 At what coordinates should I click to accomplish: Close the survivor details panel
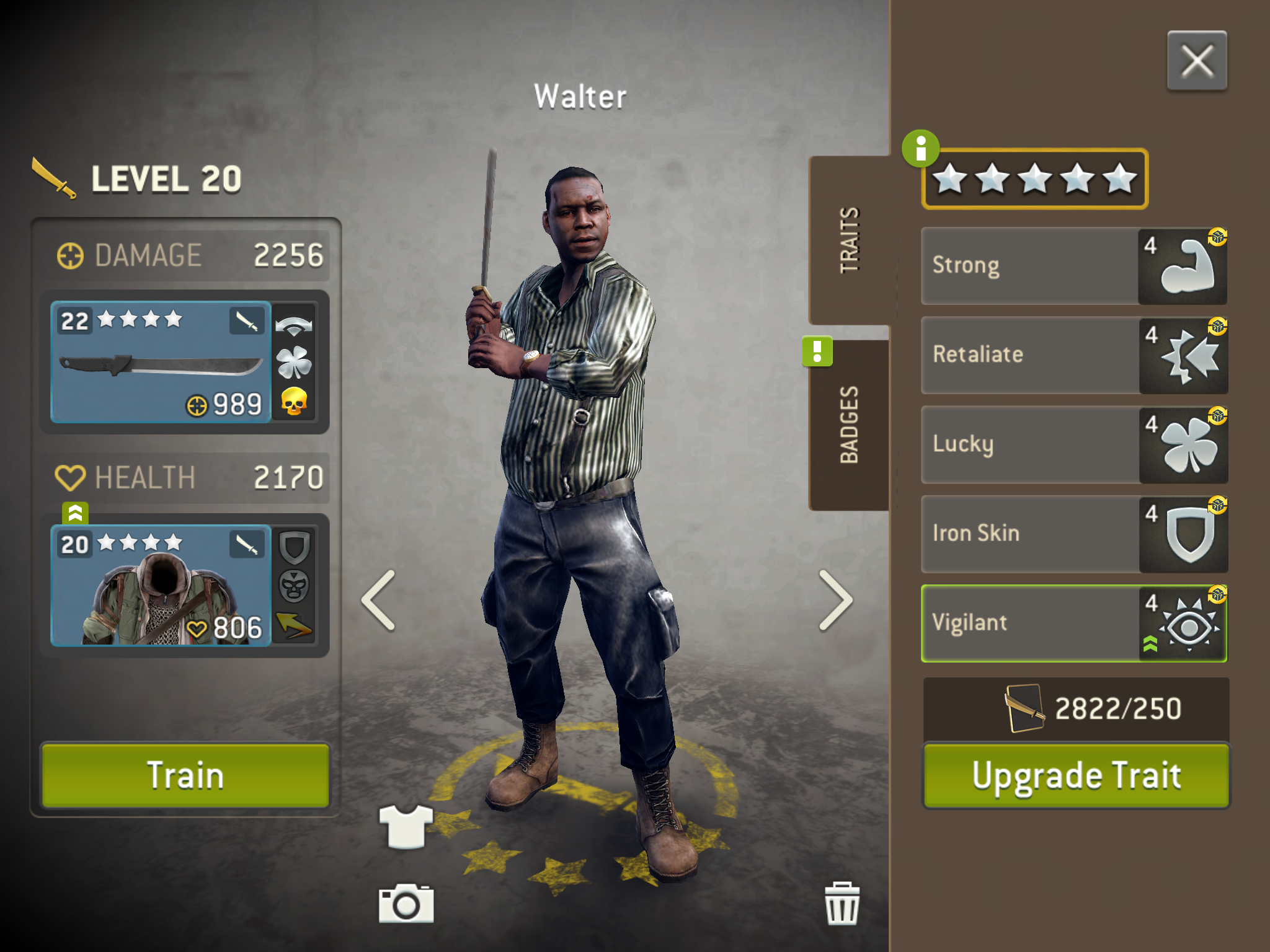(x=1196, y=61)
